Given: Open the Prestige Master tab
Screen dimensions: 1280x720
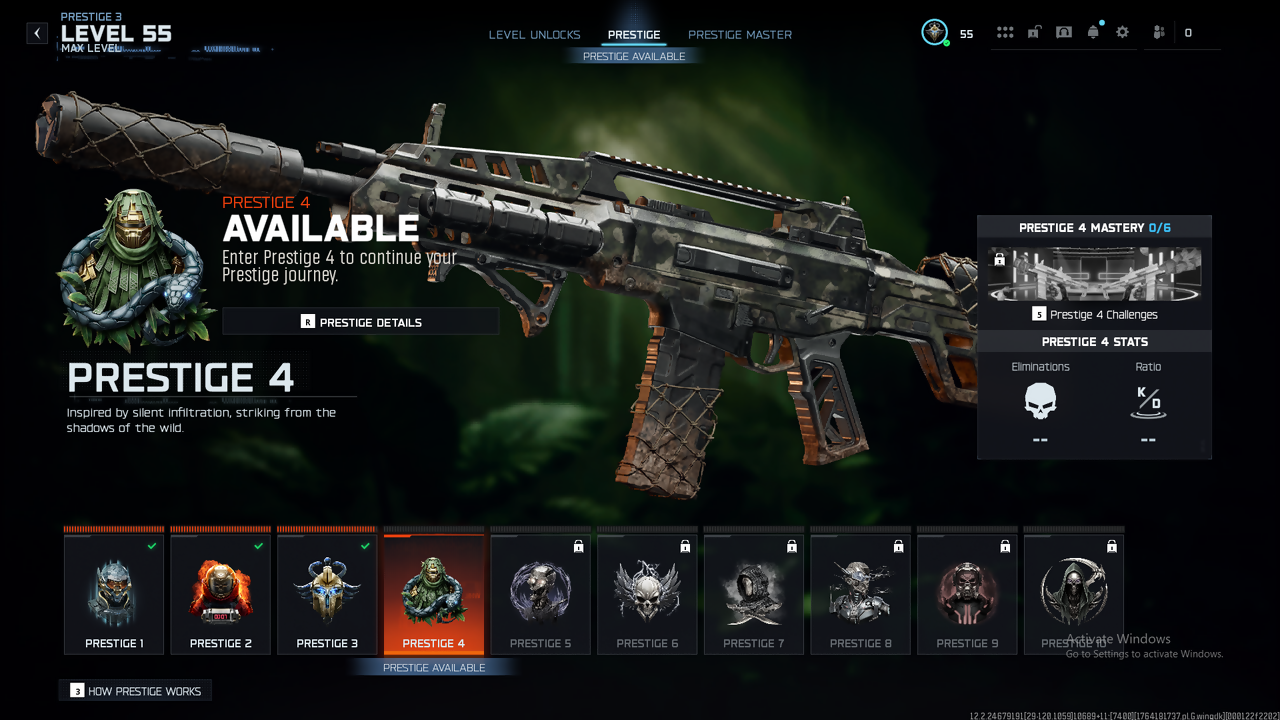Looking at the screenshot, I should pos(740,35).
